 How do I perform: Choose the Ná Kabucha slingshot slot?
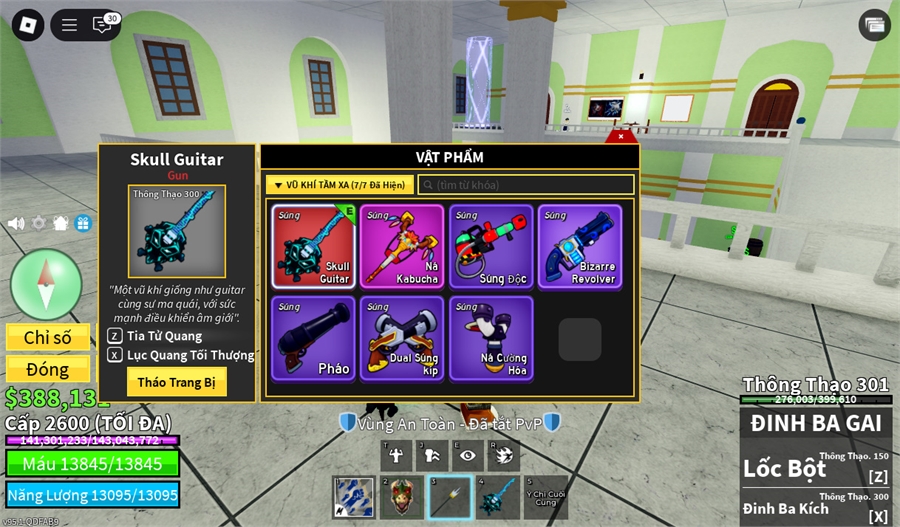(x=401, y=247)
